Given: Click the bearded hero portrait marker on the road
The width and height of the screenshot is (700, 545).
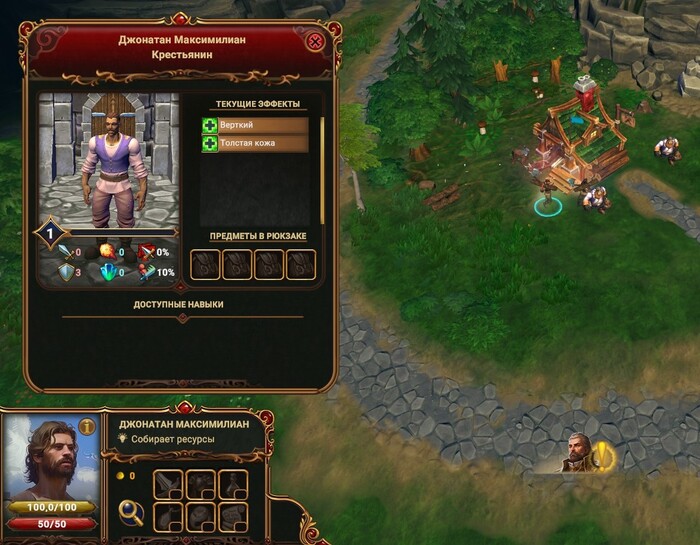Looking at the screenshot, I should pos(576,452).
